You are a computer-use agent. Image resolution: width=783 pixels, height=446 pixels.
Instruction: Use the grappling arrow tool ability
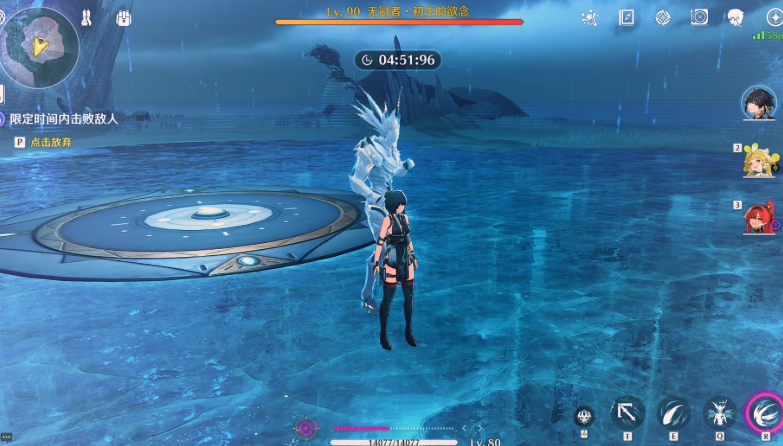coord(627,413)
